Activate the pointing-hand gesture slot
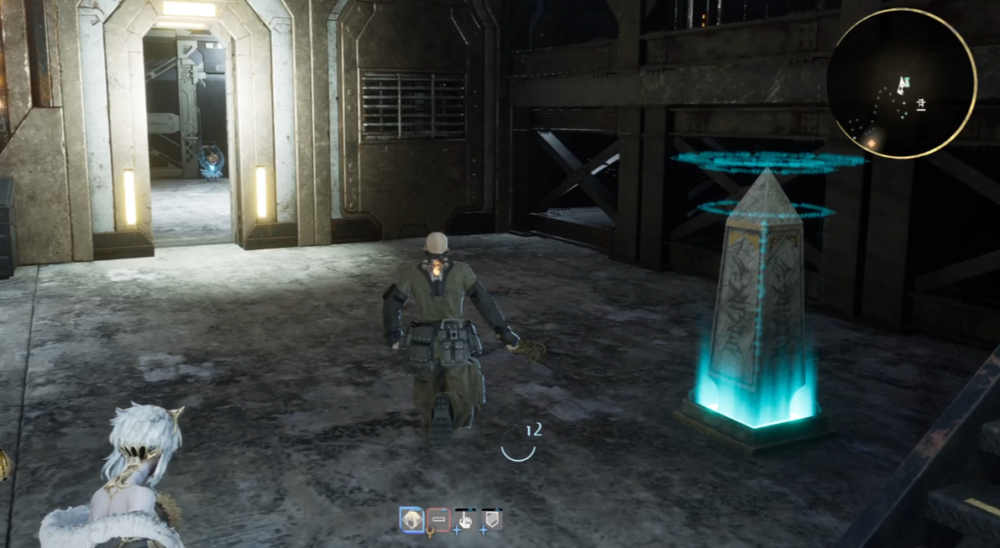1000x548 pixels. click(x=465, y=519)
